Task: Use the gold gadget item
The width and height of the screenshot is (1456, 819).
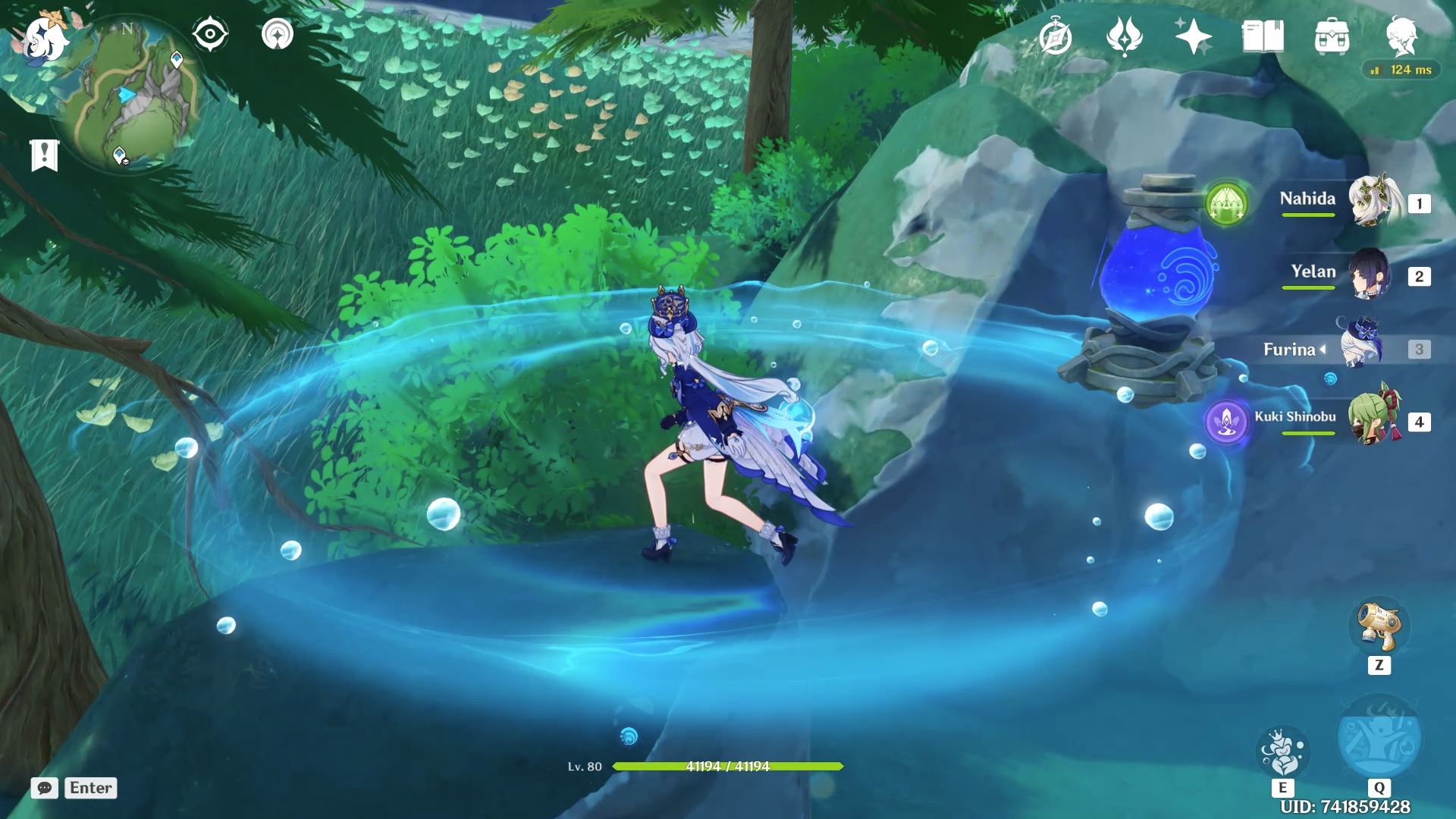Action: click(1379, 627)
